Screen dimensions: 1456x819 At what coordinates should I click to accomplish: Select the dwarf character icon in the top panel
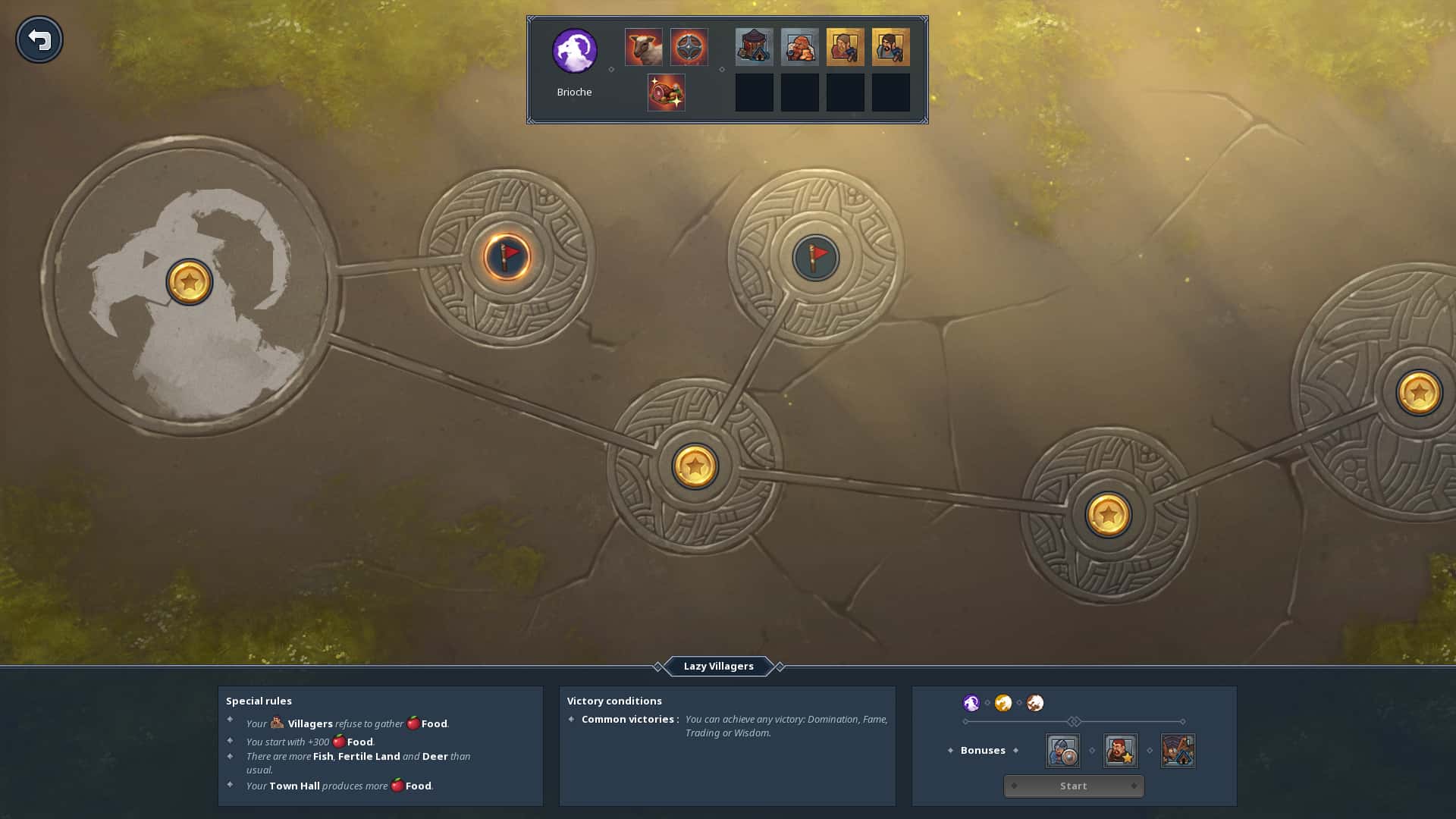click(799, 46)
